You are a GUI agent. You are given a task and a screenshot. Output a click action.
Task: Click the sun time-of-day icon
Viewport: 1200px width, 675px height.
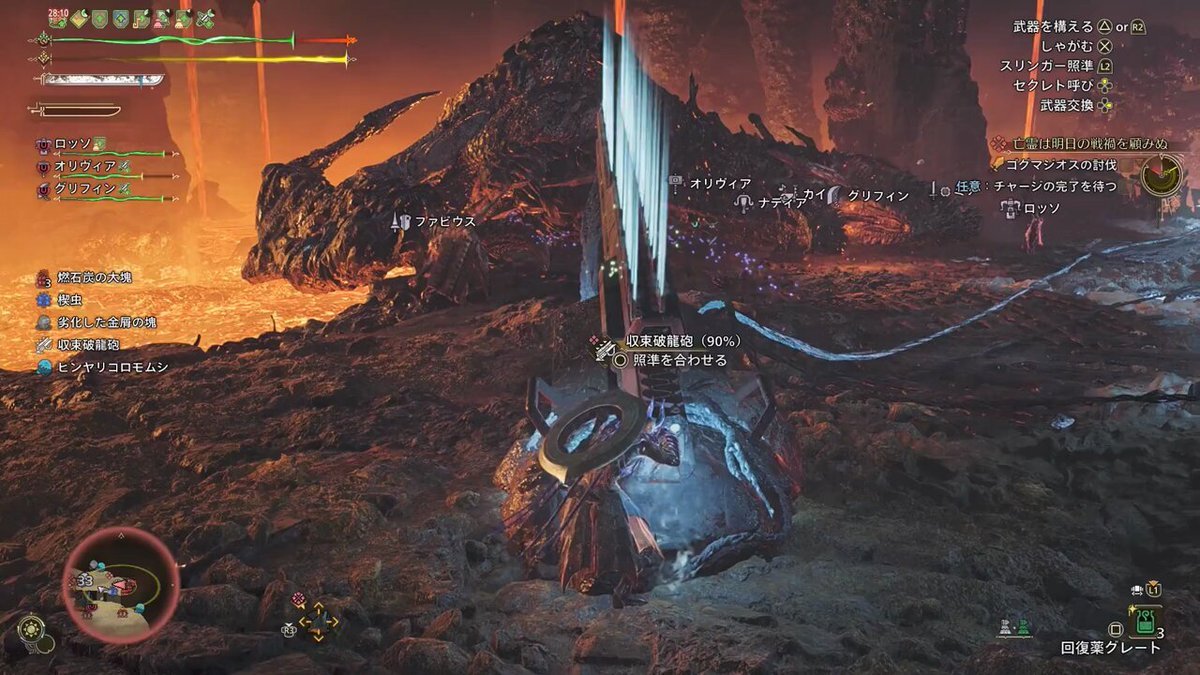[x=31, y=628]
